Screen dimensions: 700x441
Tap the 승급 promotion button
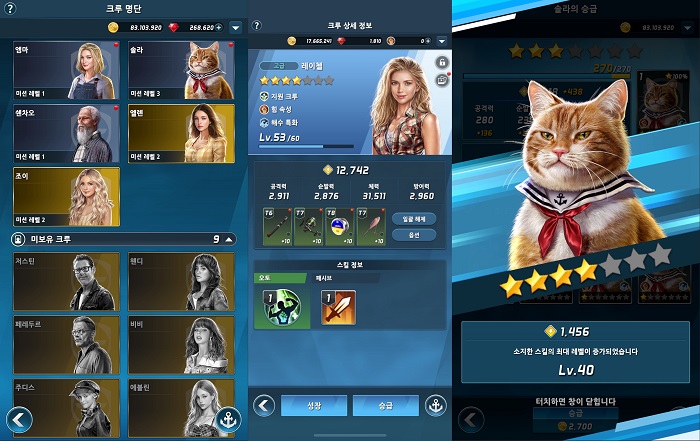[x=385, y=406]
